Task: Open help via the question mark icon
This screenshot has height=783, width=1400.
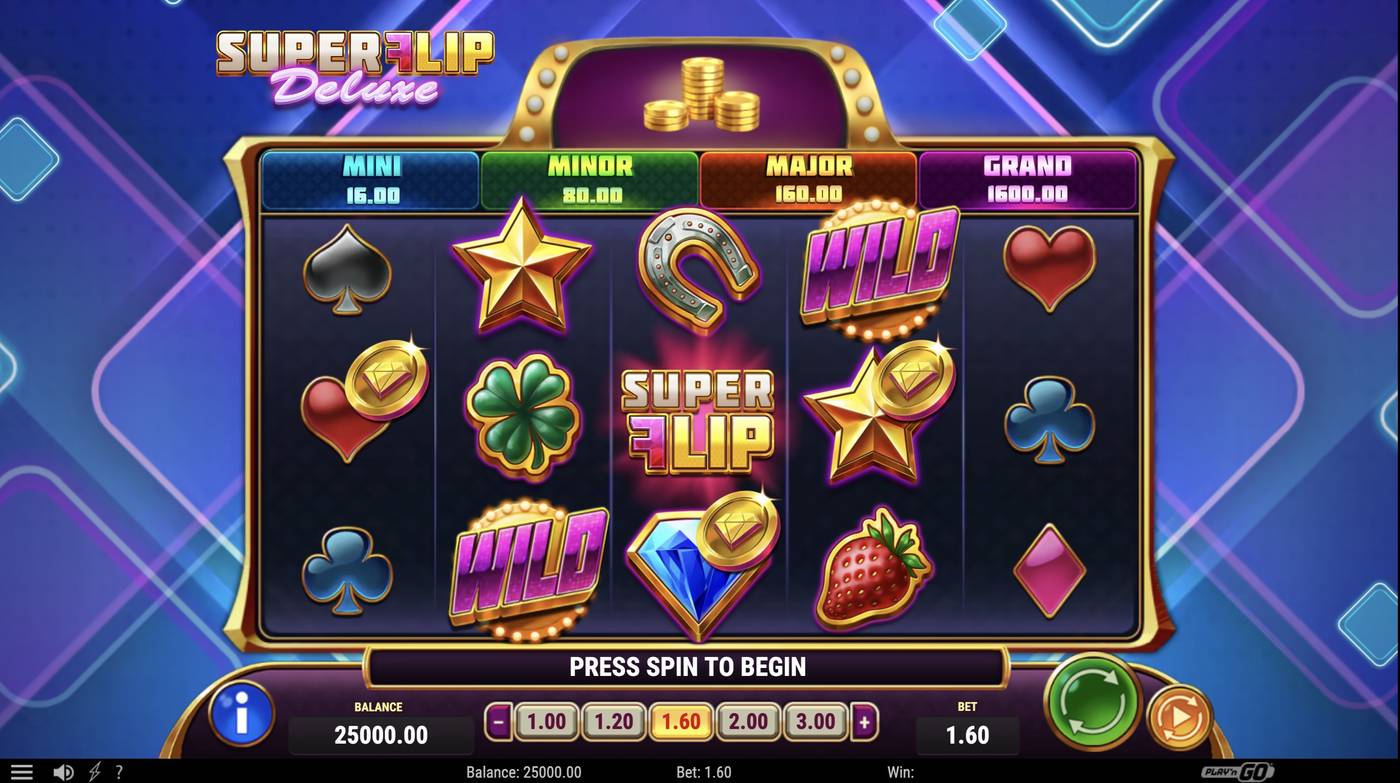Action: [x=120, y=771]
